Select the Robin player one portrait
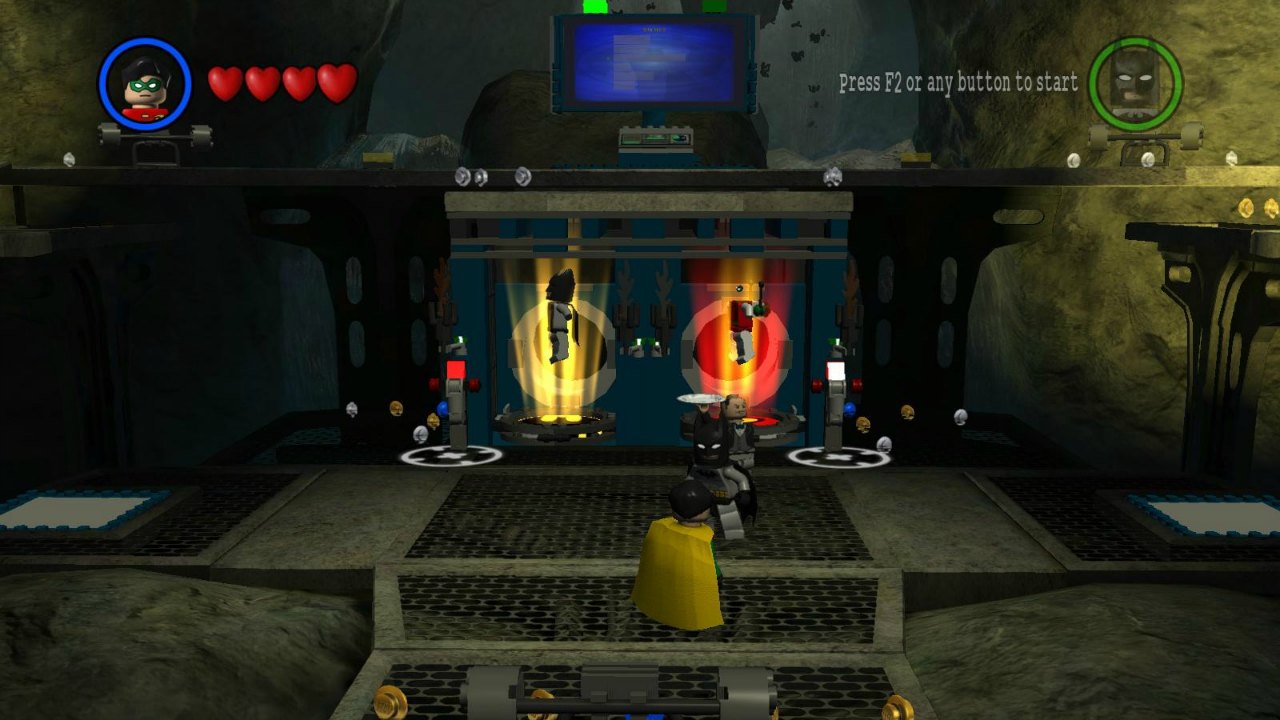Screen dimensions: 1280x720 point(145,85)
